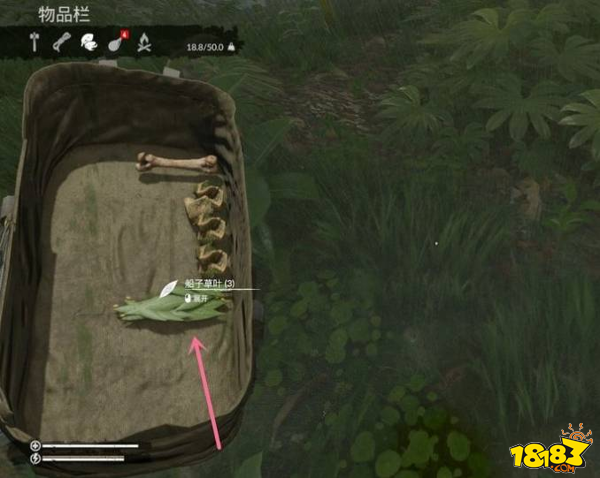Image resolution: width=600 pixels, height=478 pixels.
Task: Open the meat drumstick food pocket
Action: point(115,43)
